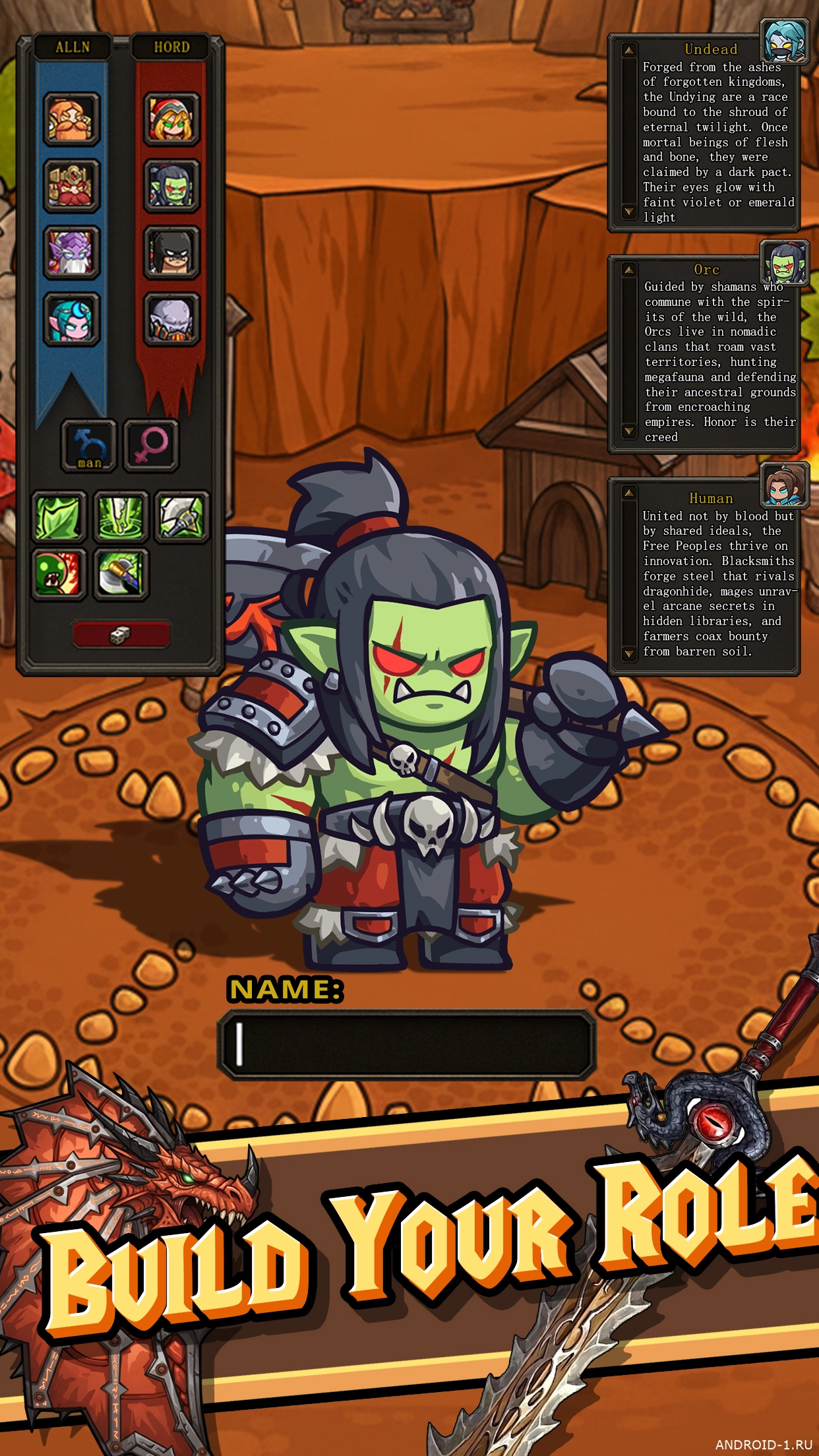Pick the spiked mace class icon
The width and height of the screenshot is (819, 1456).
point(182,517)
